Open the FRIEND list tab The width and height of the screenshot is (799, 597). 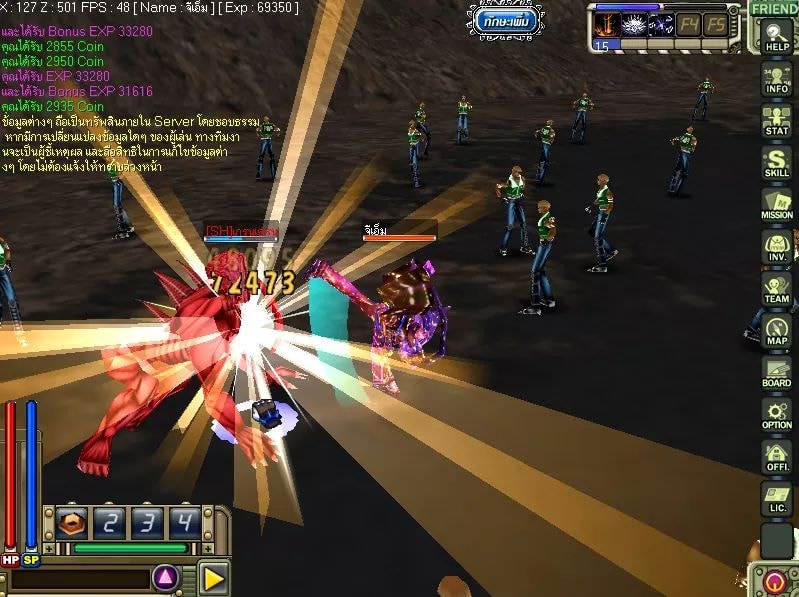773,8
